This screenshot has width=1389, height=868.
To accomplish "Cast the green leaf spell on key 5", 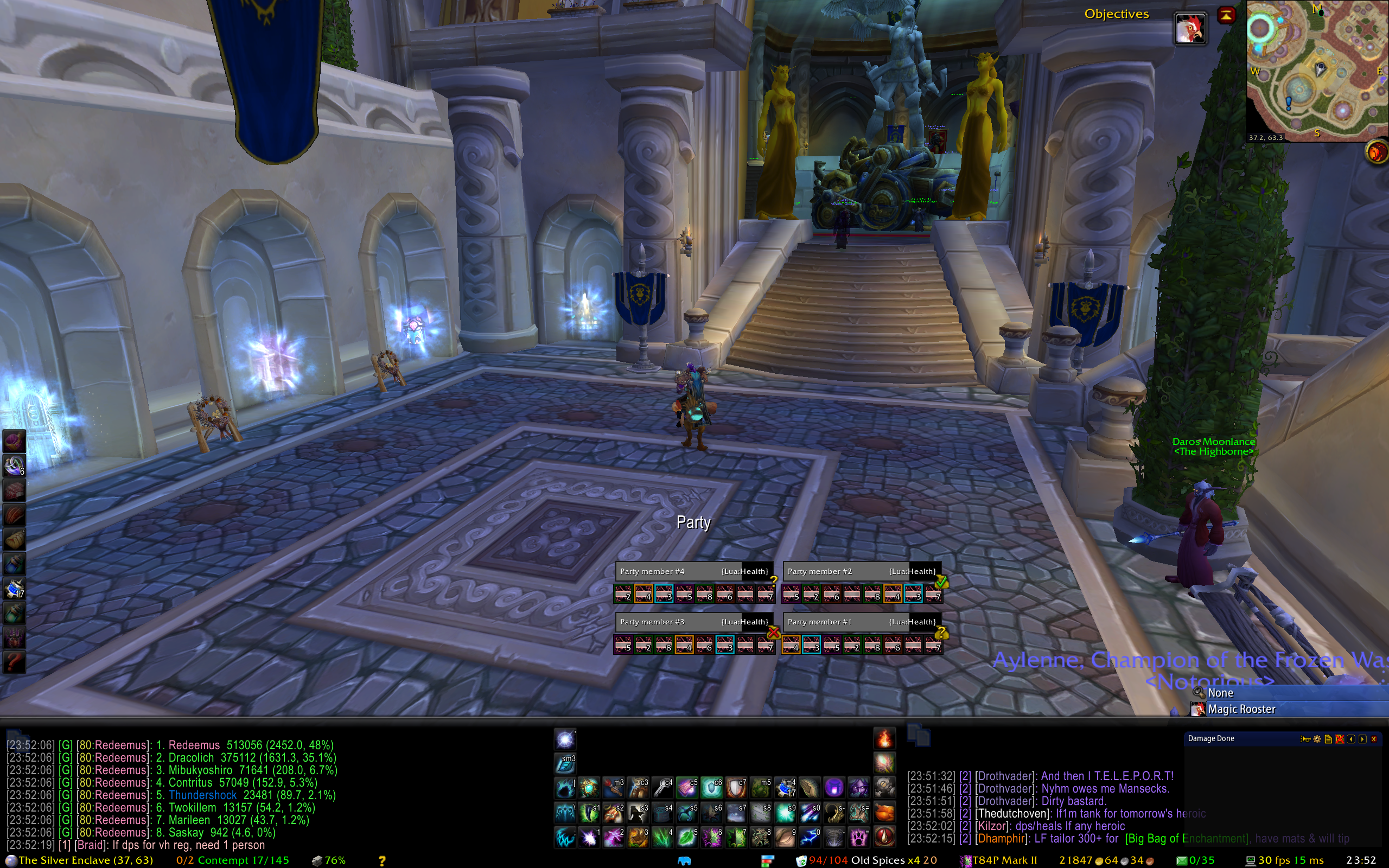I will click(687, 838).
